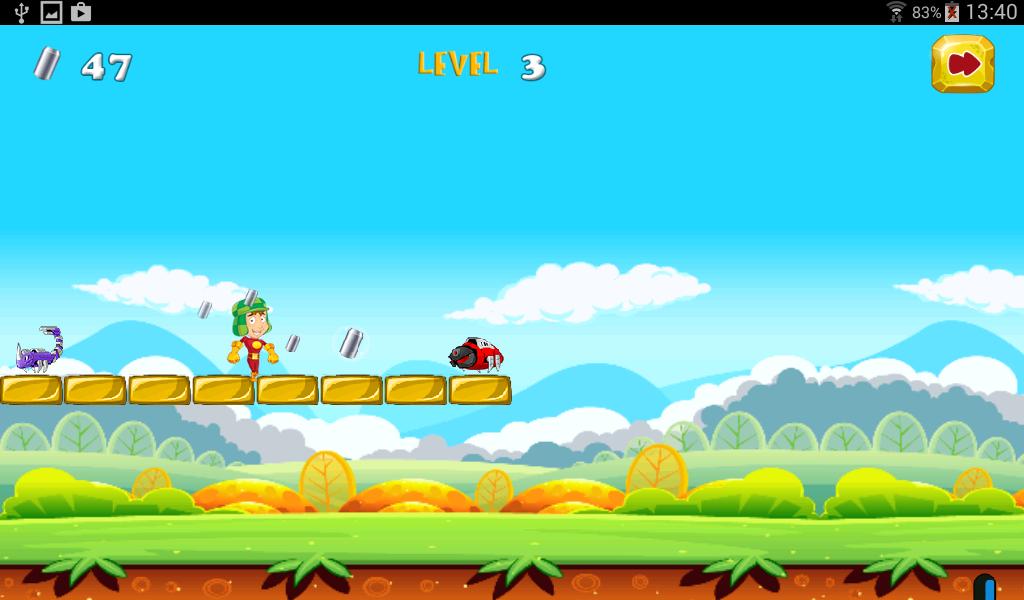The height and width of the screenshot is (600, 1024).
Task: Tap the yellow double-arrow skip button
Action: [962, 65]
